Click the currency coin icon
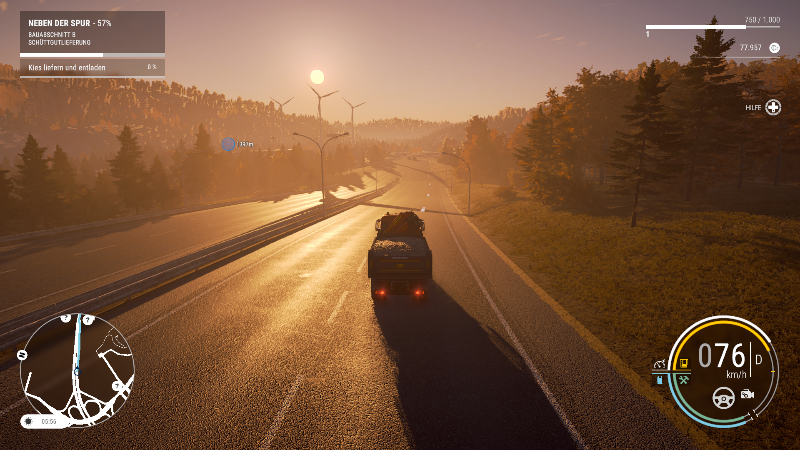 774,47
